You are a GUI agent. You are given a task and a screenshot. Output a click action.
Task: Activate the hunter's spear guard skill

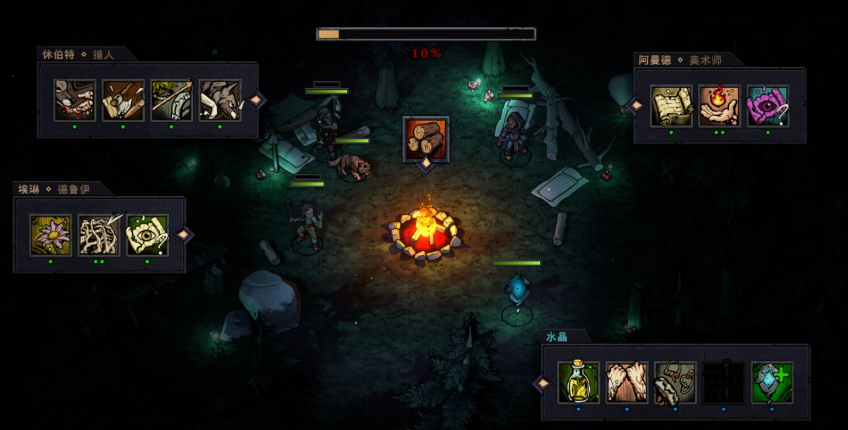(x=171, y=101)
